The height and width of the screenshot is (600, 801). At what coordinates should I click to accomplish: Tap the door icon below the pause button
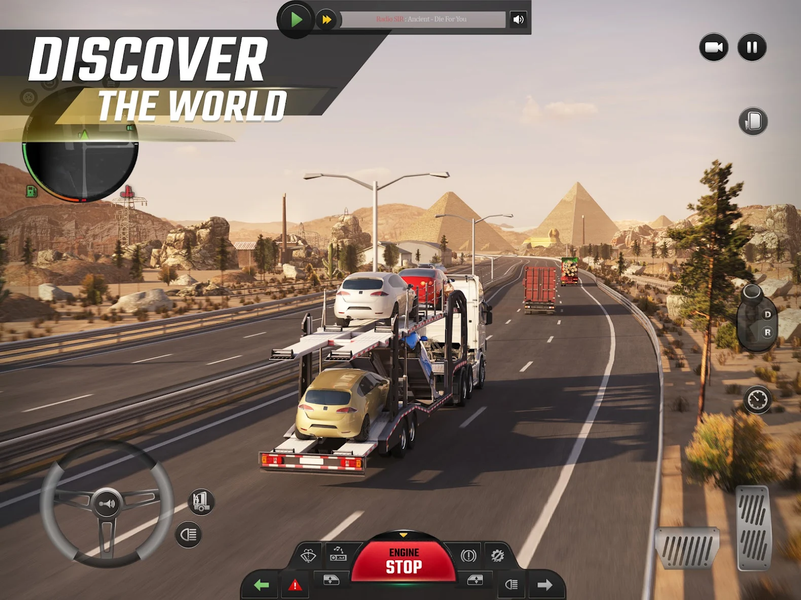(752, 122)
